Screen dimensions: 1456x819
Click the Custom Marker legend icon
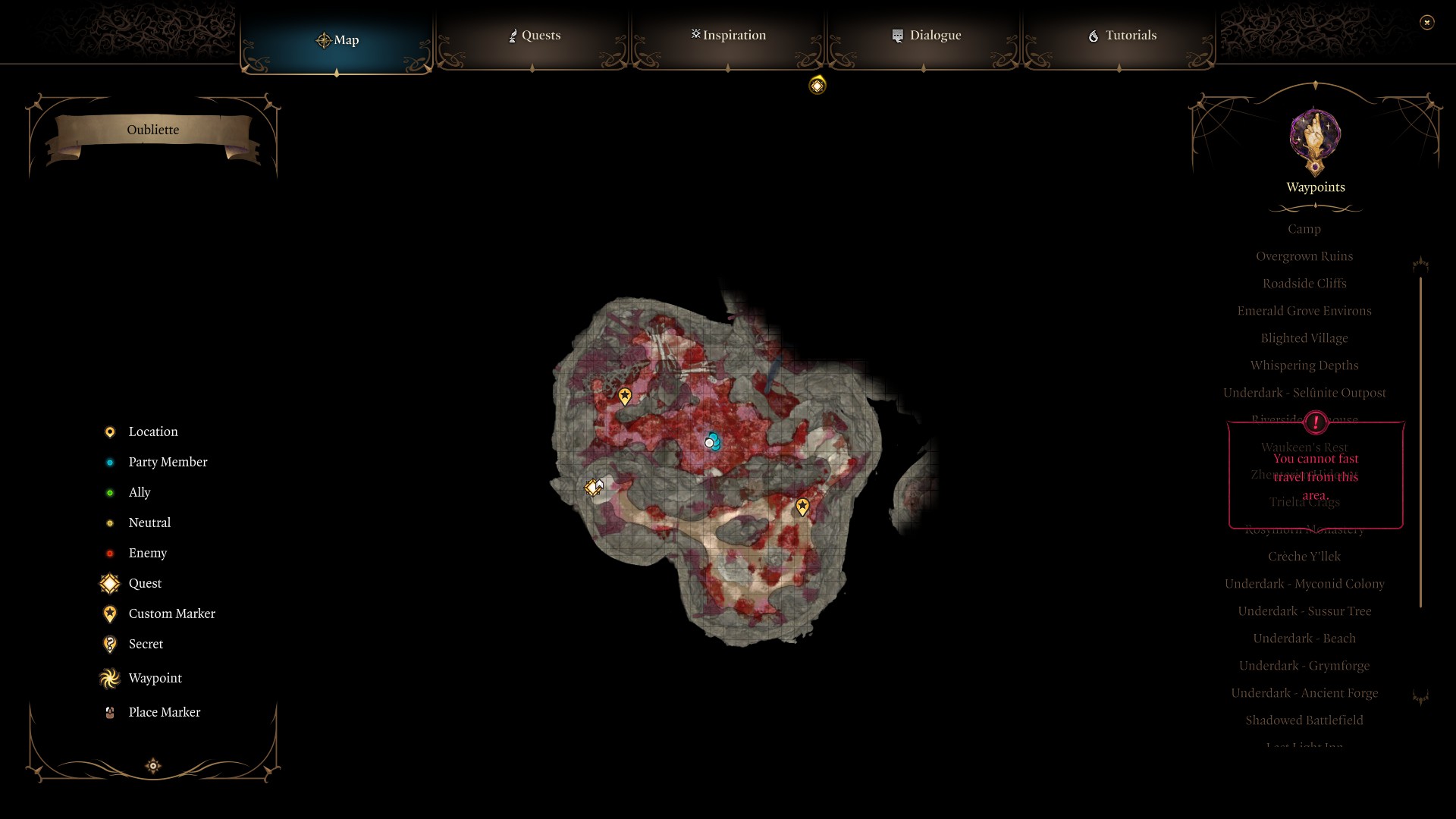click(x=109, y=613)
